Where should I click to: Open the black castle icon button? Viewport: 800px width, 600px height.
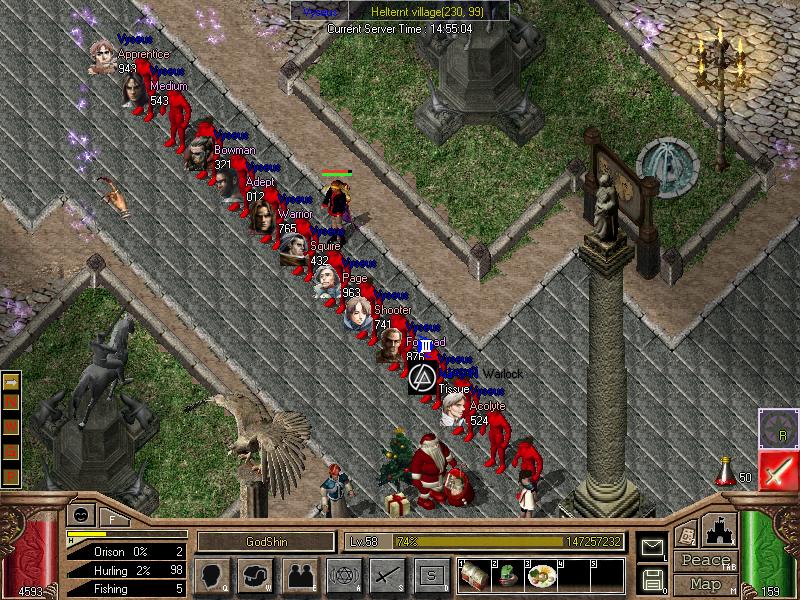tap(720, 532)
